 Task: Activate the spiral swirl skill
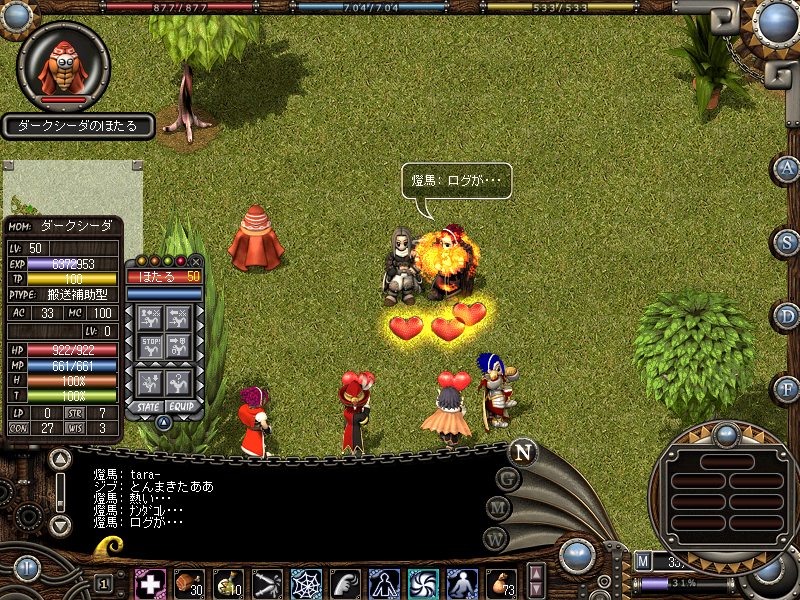(423, 583)
